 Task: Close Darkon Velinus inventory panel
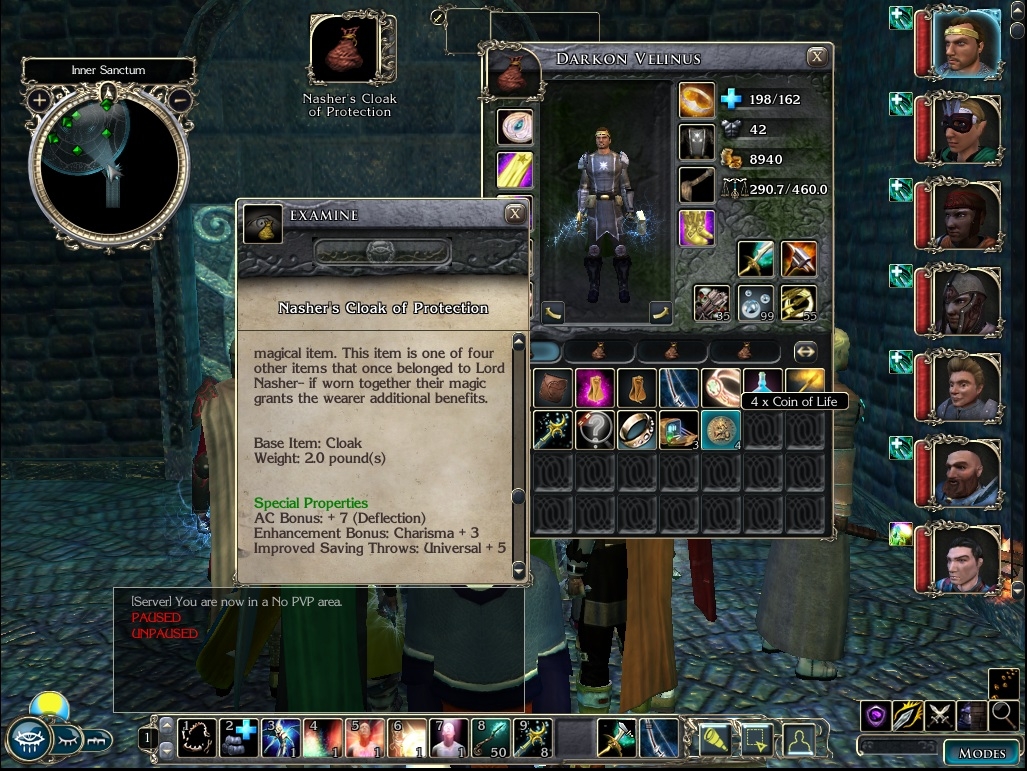pos(817,57)
